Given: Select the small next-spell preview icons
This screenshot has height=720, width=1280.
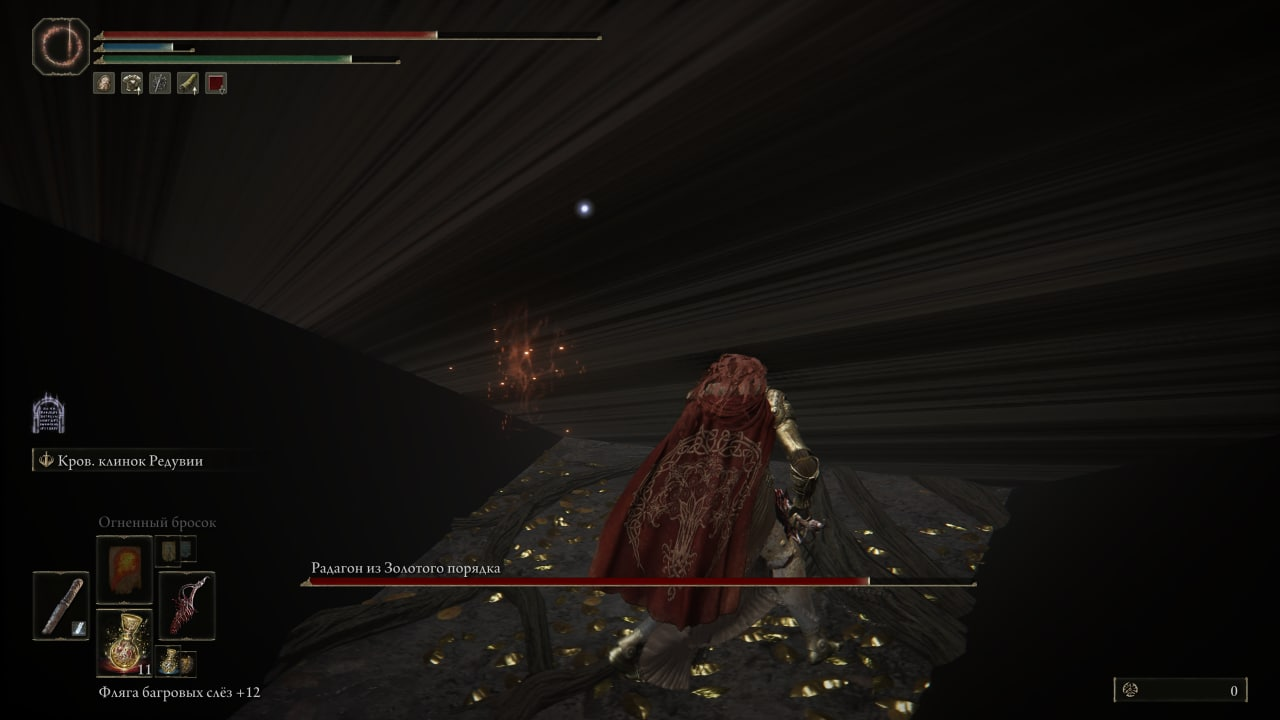Looking at the screenshot, I should [176, 549].
